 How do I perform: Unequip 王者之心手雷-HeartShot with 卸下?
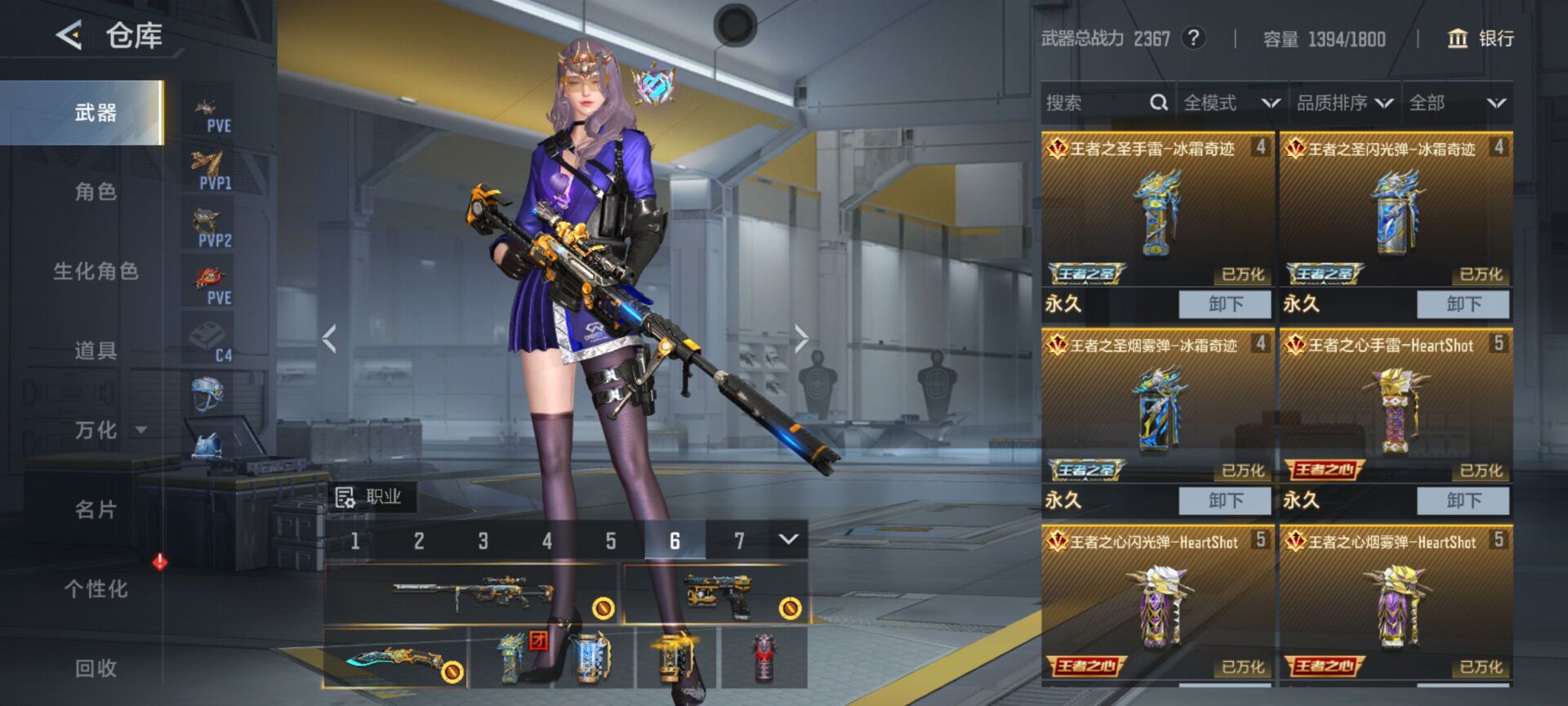[1463, 501]
